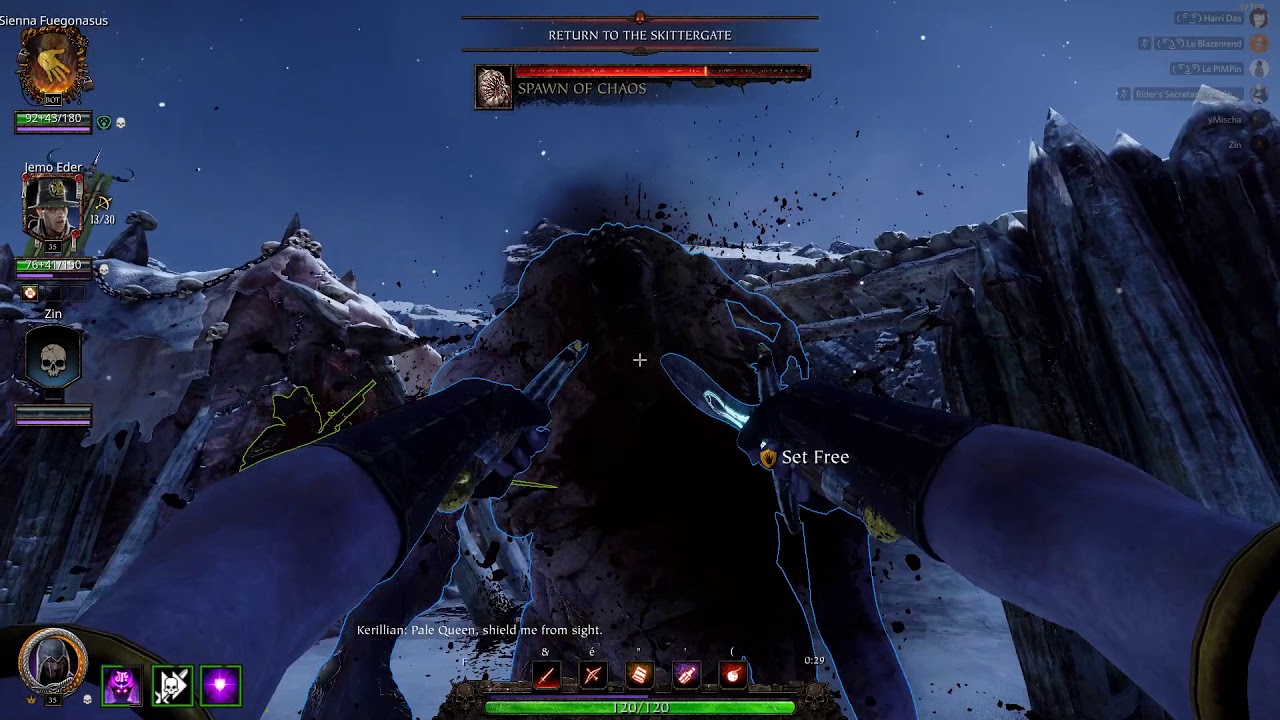The image size is (1280, 720).
Task: Select the skull and sword buff icon
Action: click(x=171, y=686)
